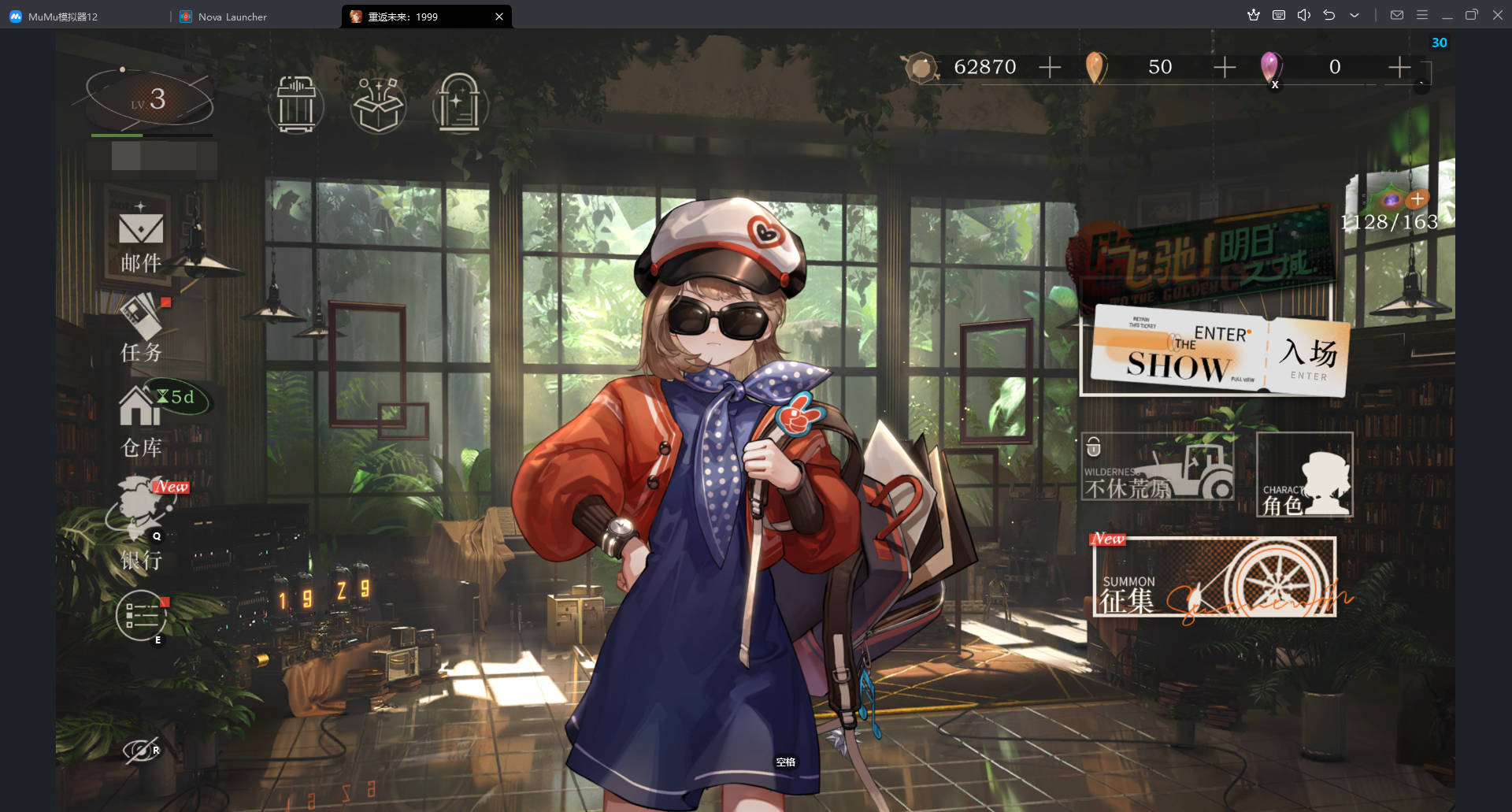Open the 仓库 warehouse menu

[x=142, y=421]
